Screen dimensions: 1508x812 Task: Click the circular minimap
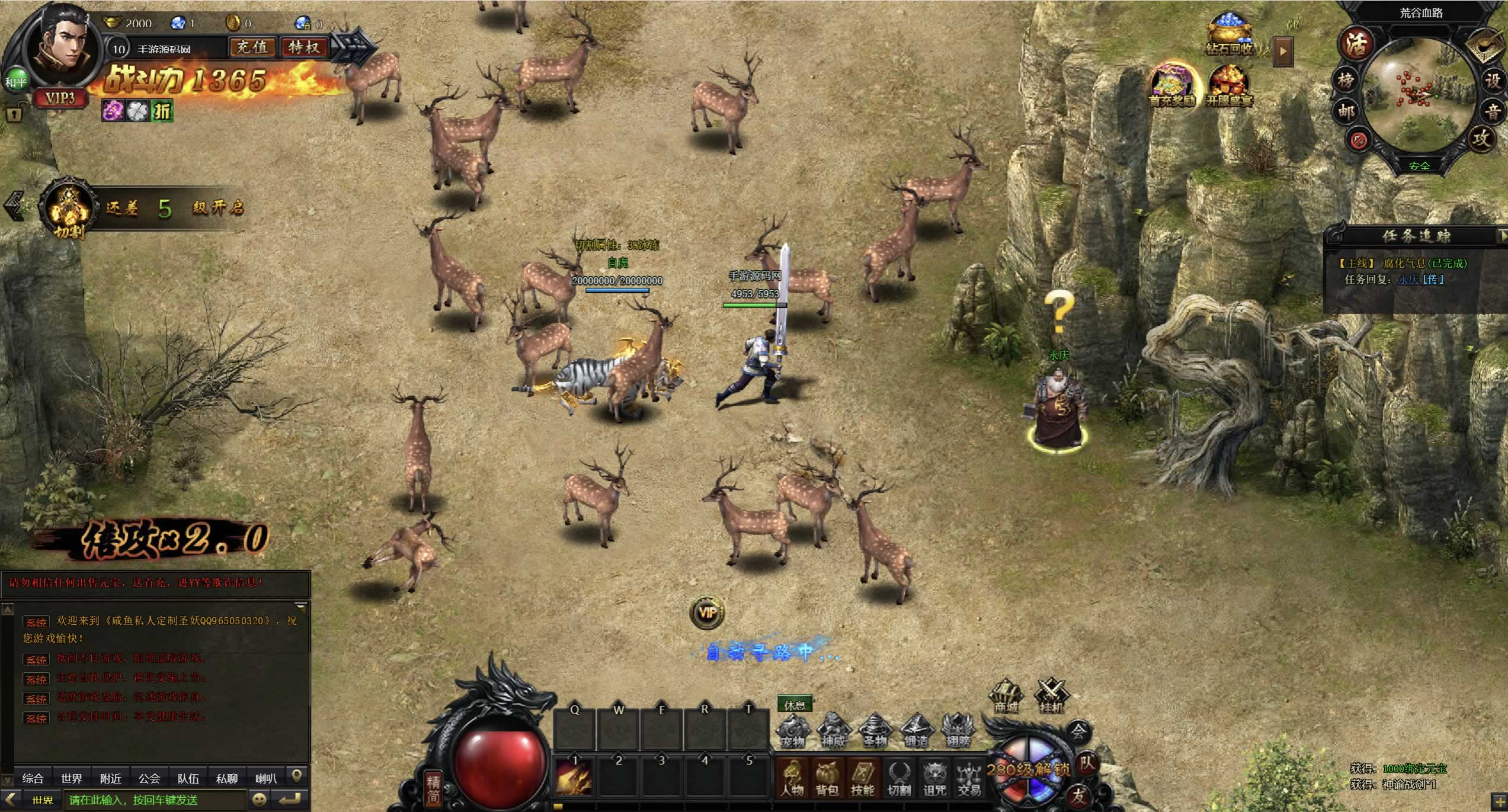pos(1418,95)
